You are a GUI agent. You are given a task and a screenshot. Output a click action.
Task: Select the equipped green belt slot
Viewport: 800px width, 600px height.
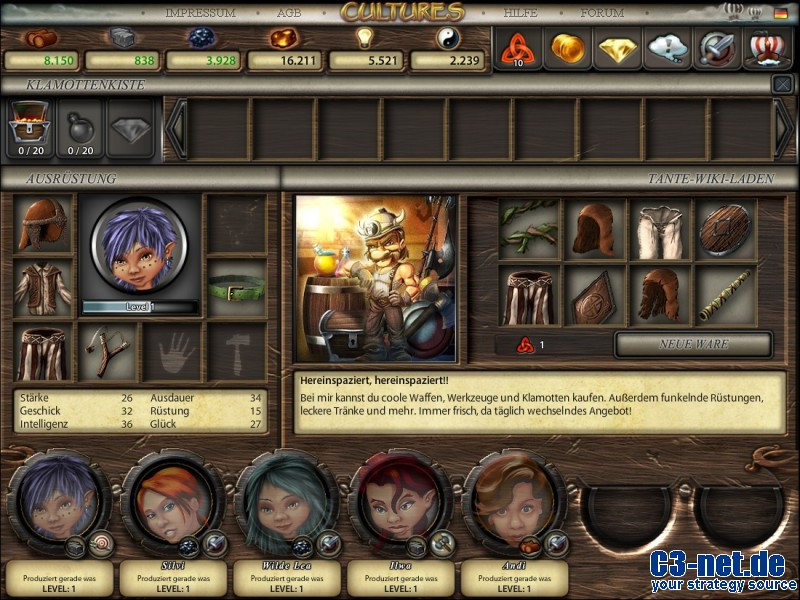click(x=237, y=291)
